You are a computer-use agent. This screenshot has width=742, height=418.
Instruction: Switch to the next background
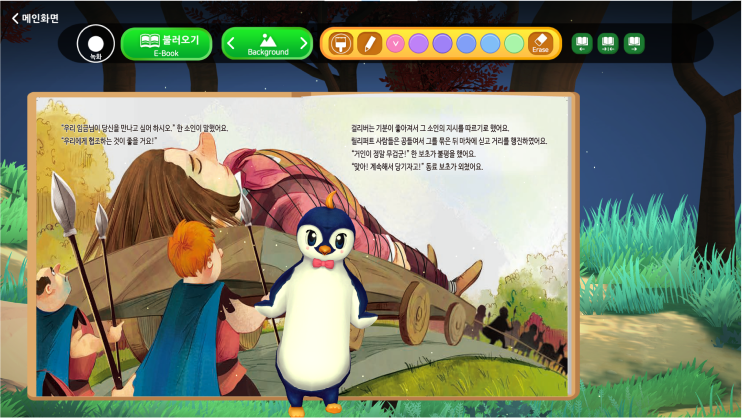[x=304, y=43]
